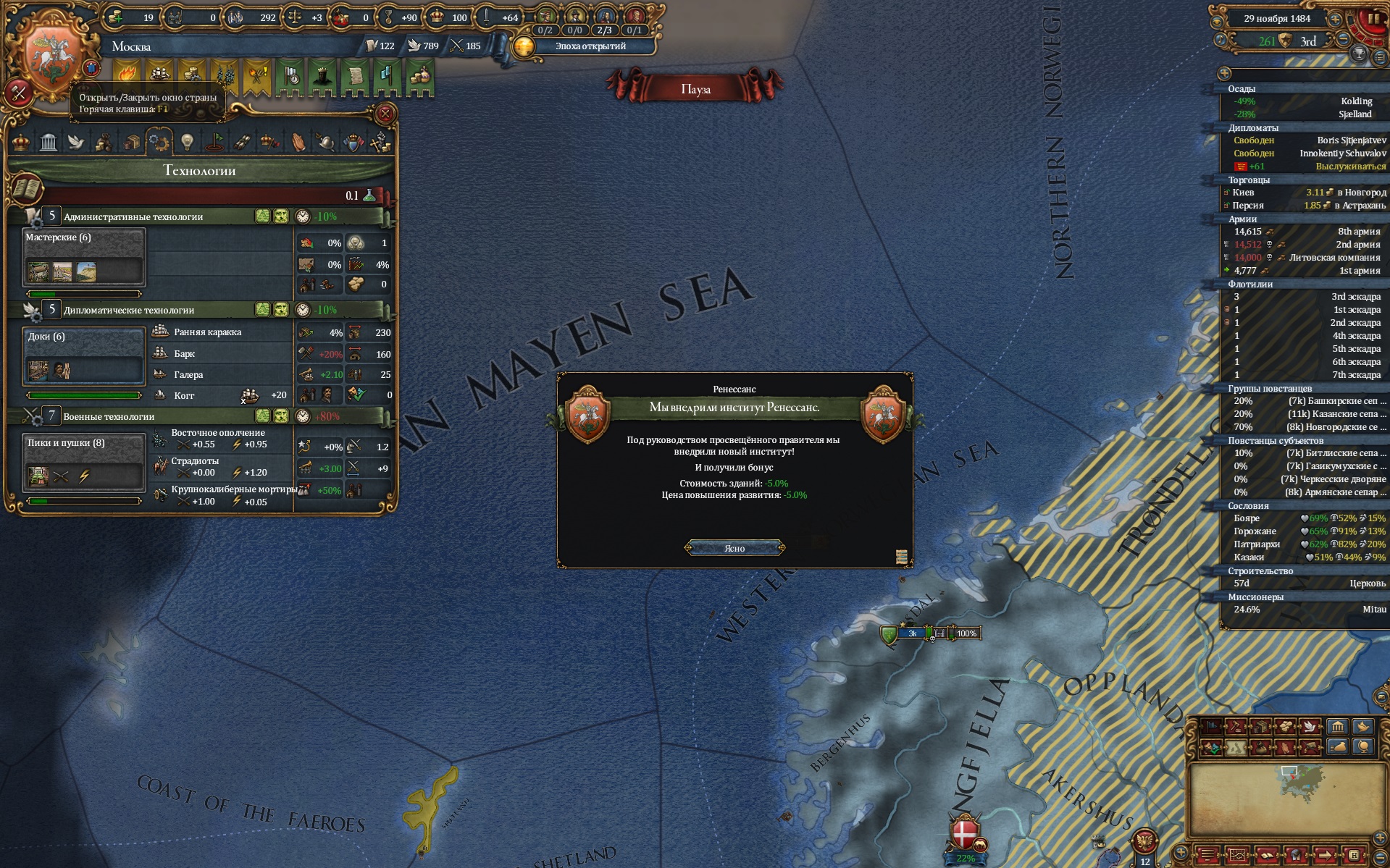Select the helmet Military tab
Screen dimensions: 1390x868
[x=326, y=142]
